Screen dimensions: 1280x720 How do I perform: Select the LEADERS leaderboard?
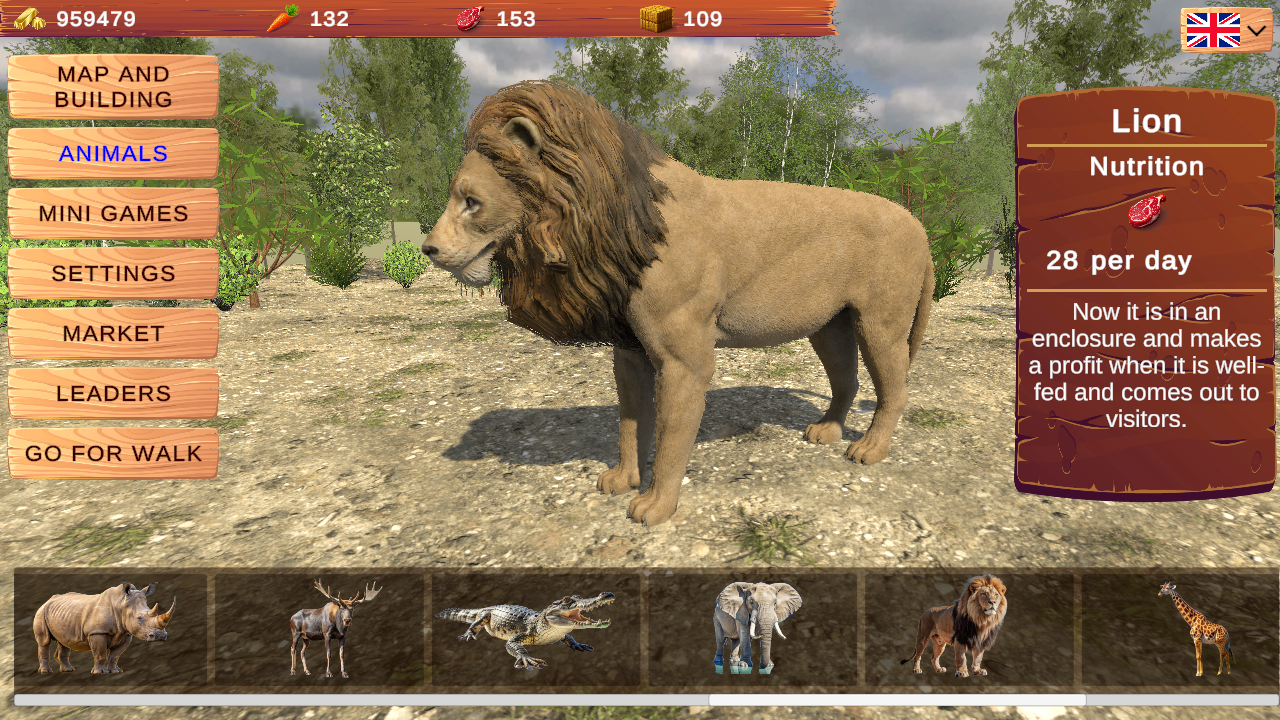tap(112, 393)
